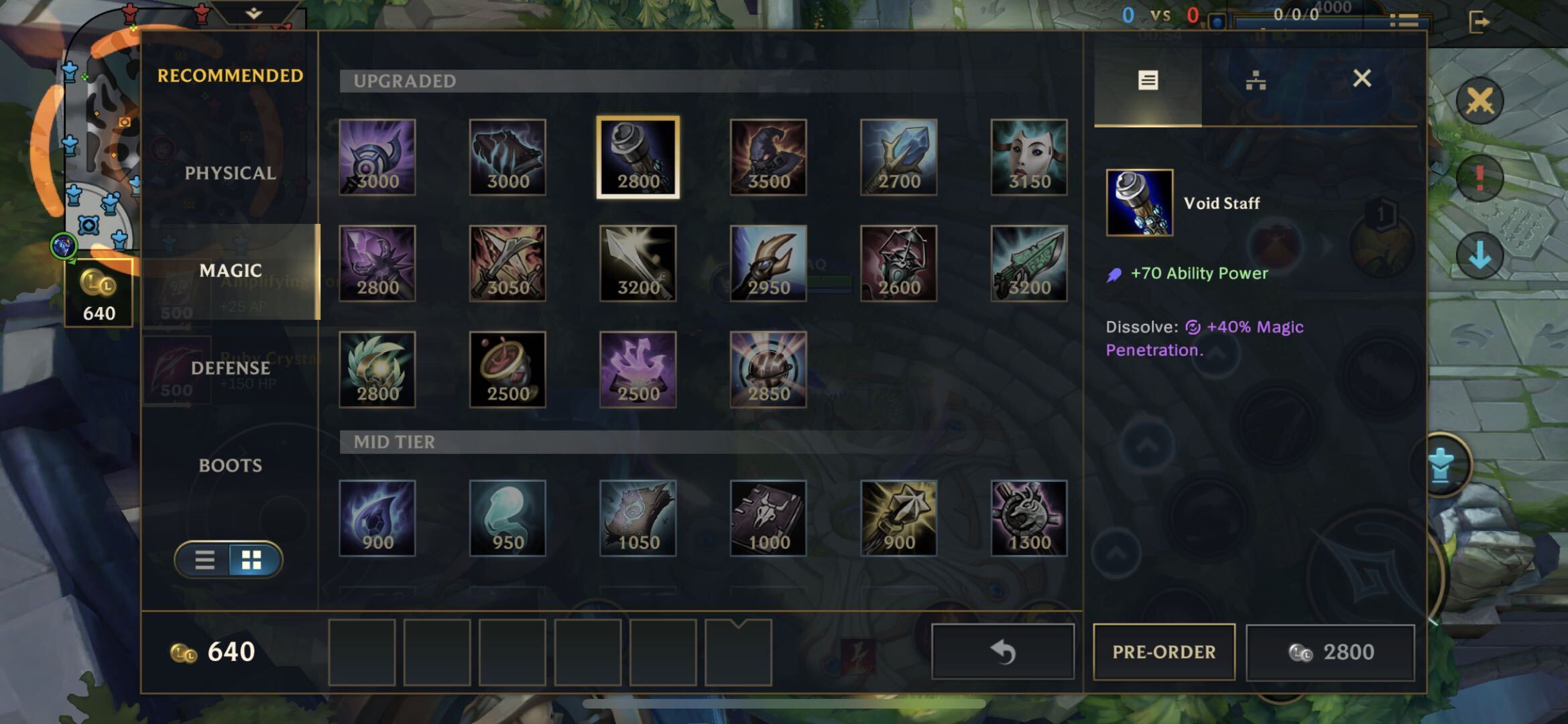Select the green rune blade costing 3200
Screen dimensions: 1568x724
(x=1029, y=263)
